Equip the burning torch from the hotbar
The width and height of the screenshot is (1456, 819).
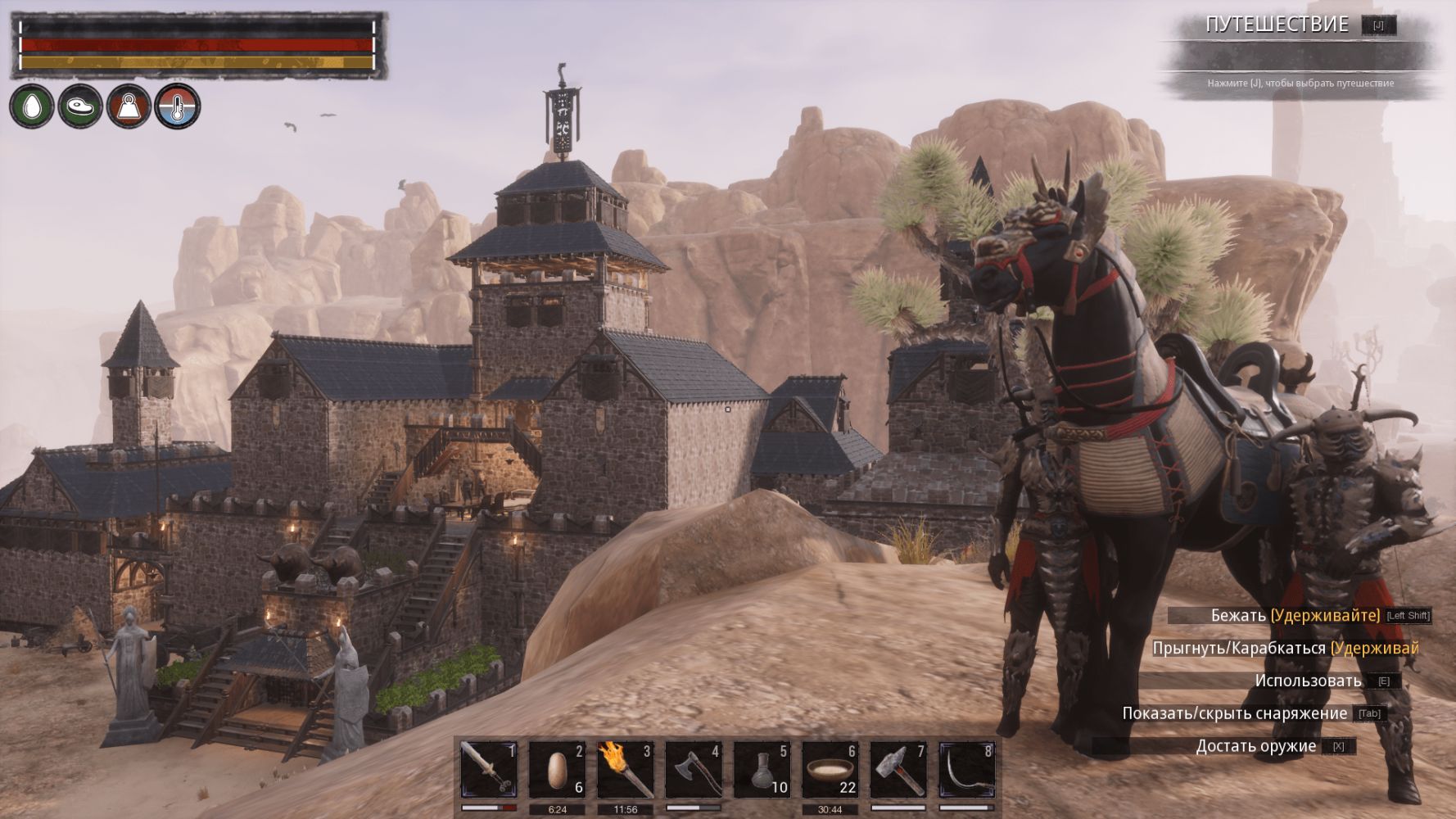625,770
